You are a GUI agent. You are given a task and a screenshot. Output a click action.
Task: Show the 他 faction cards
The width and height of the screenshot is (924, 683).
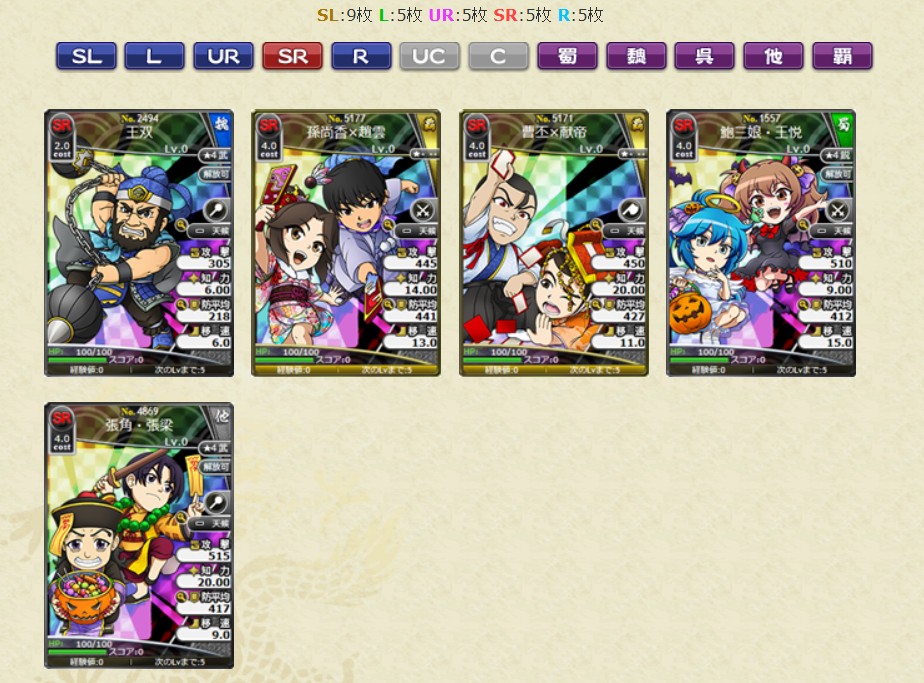point(773,57)
